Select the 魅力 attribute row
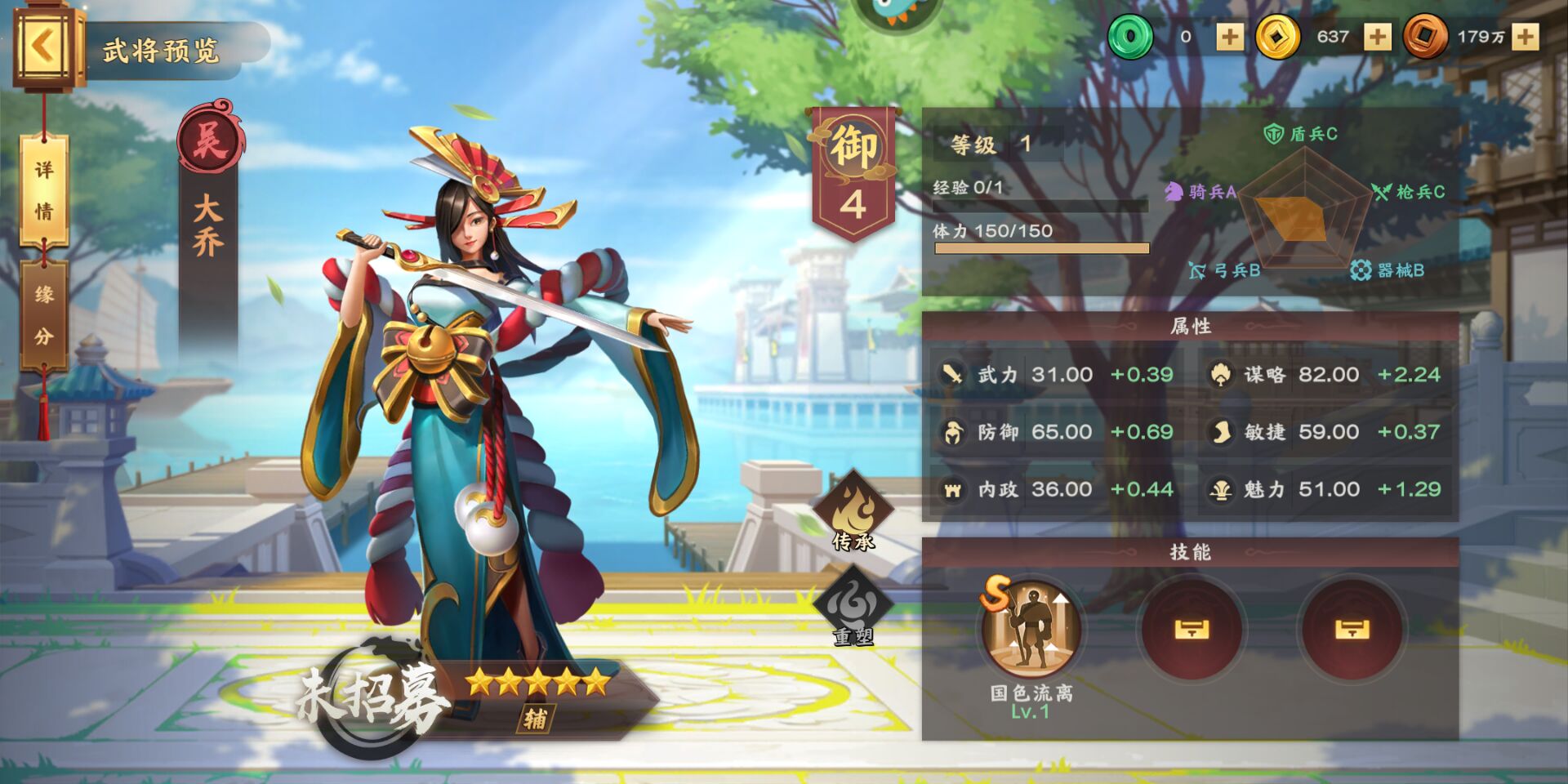Image resolution: width=1568 pixels, height=784 pixels. 1326,489
